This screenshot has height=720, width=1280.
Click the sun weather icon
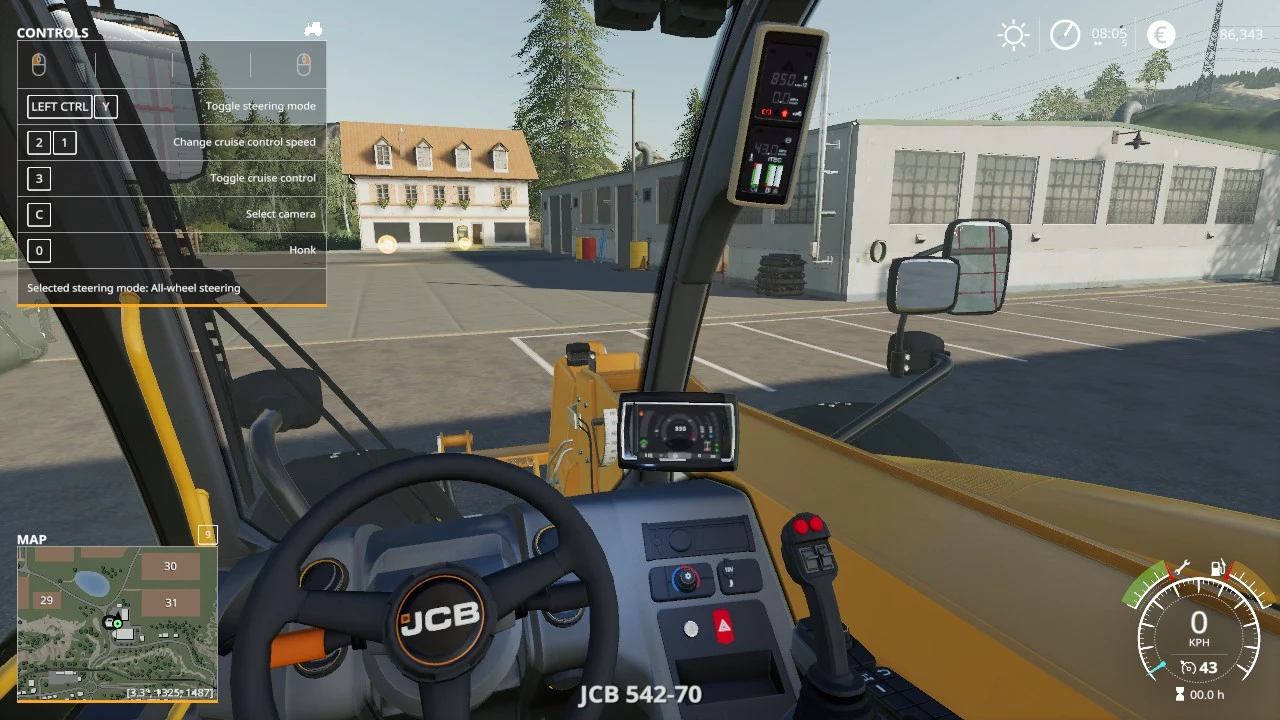[x=1013, y=36]
